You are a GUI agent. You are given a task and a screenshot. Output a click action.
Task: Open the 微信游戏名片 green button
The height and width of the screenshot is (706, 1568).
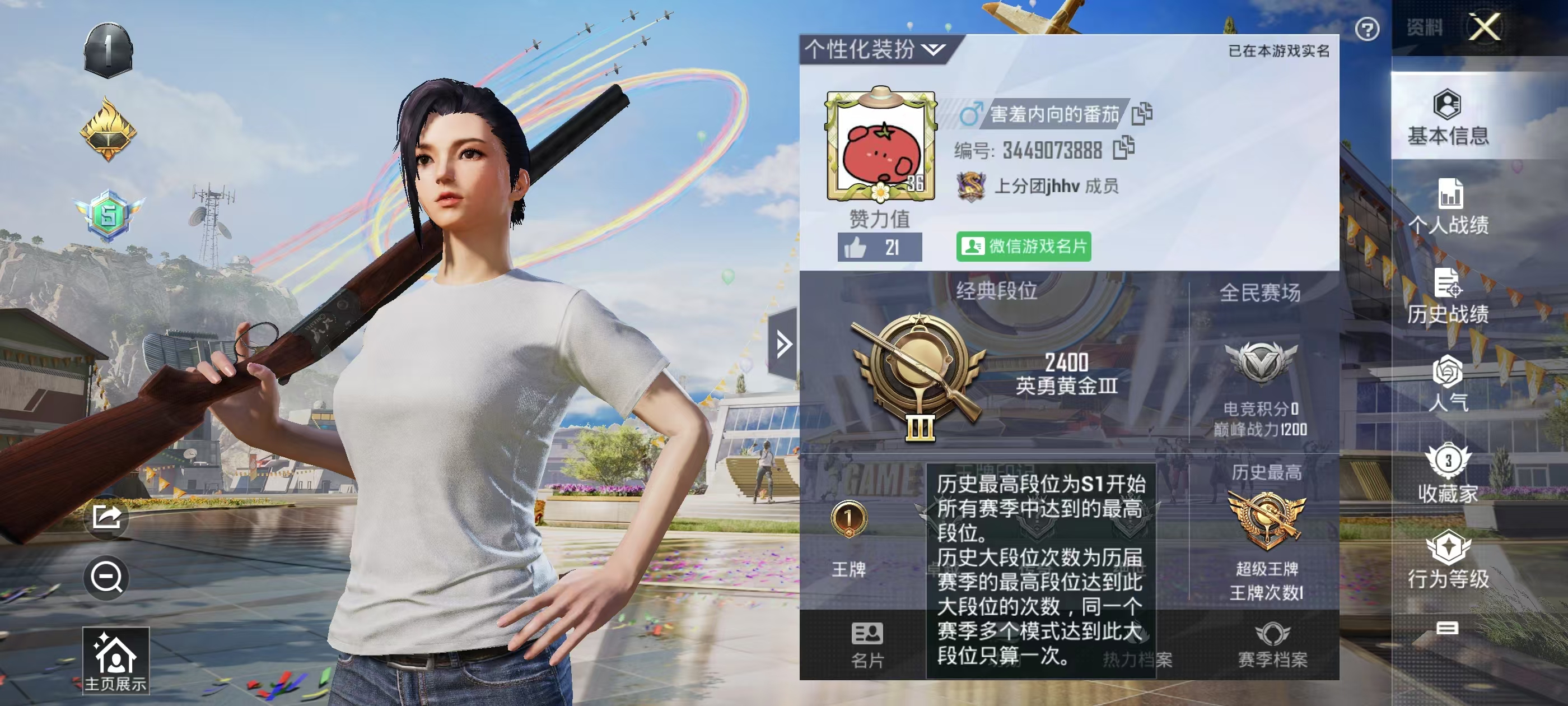pyautogui.click(x=1023, y=247)
